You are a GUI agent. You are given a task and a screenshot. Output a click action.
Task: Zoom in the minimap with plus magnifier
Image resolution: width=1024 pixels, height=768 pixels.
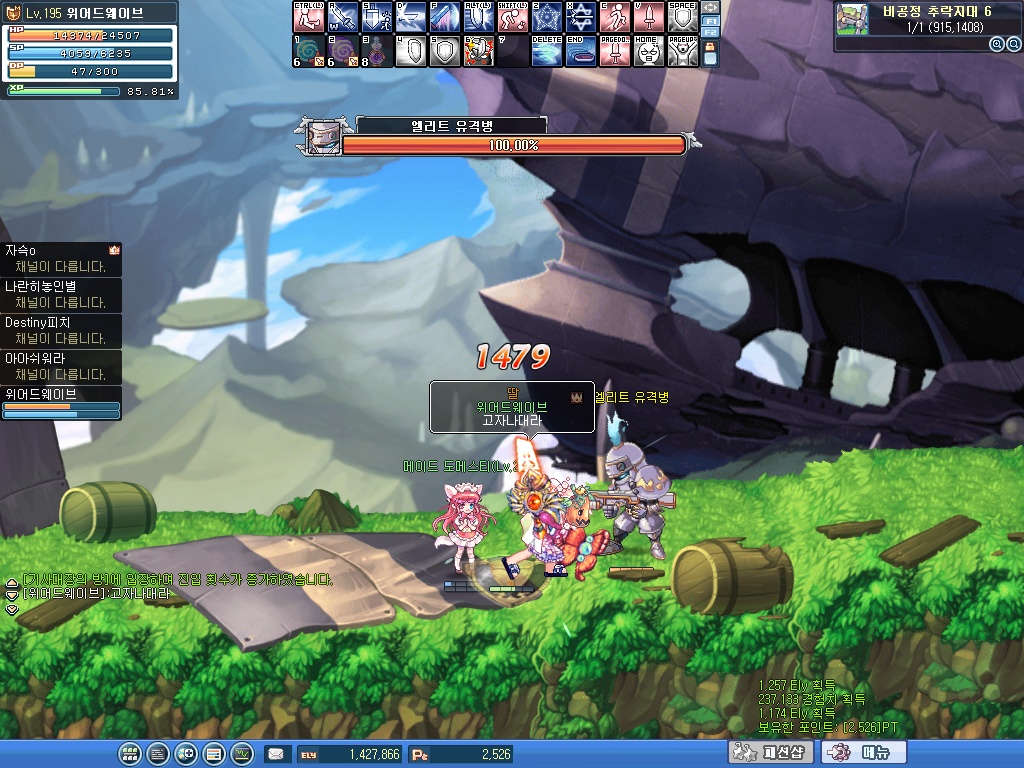[997, 44]
